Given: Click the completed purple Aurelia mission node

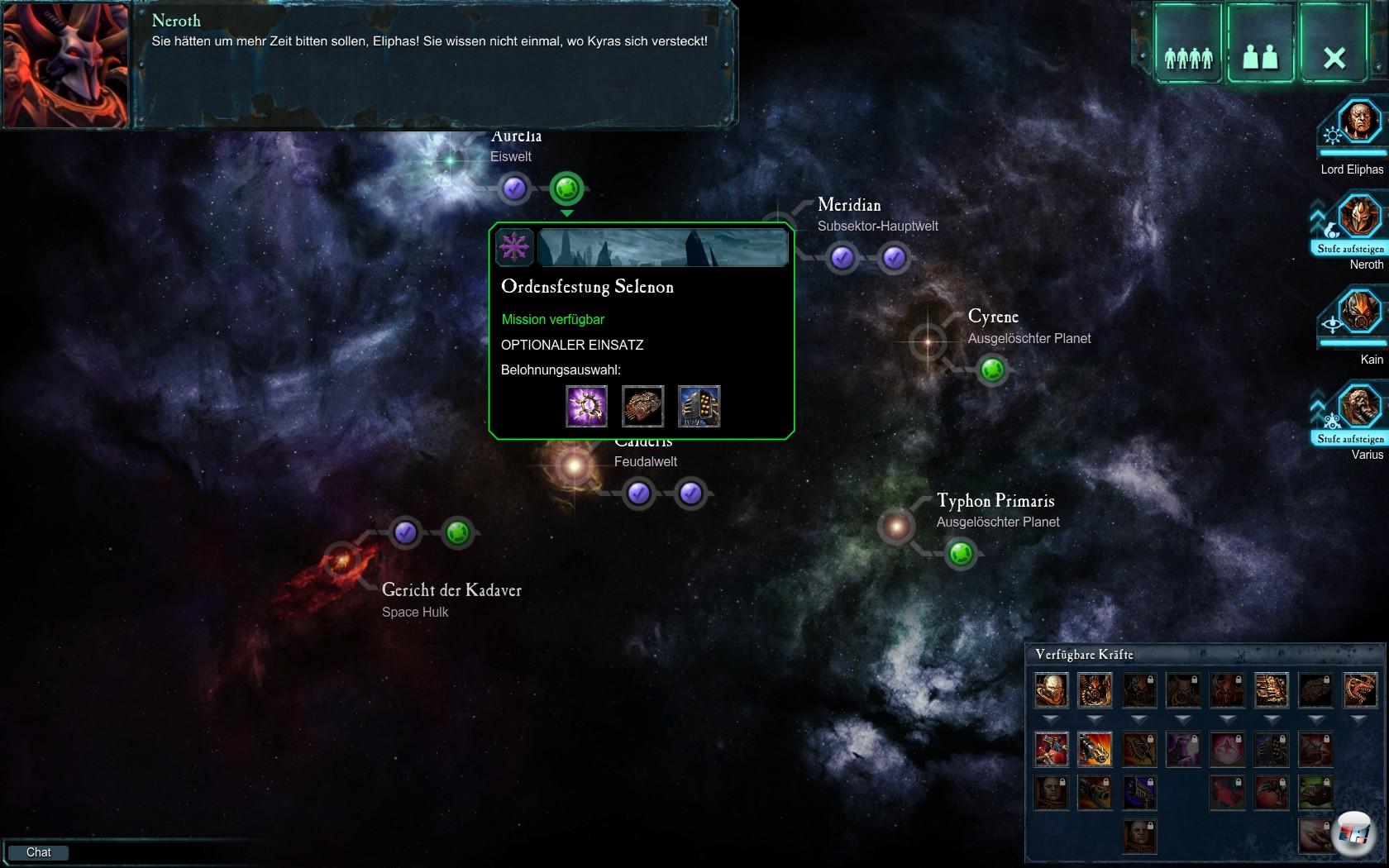Looking at the screenshot, I should pos(513,188).
